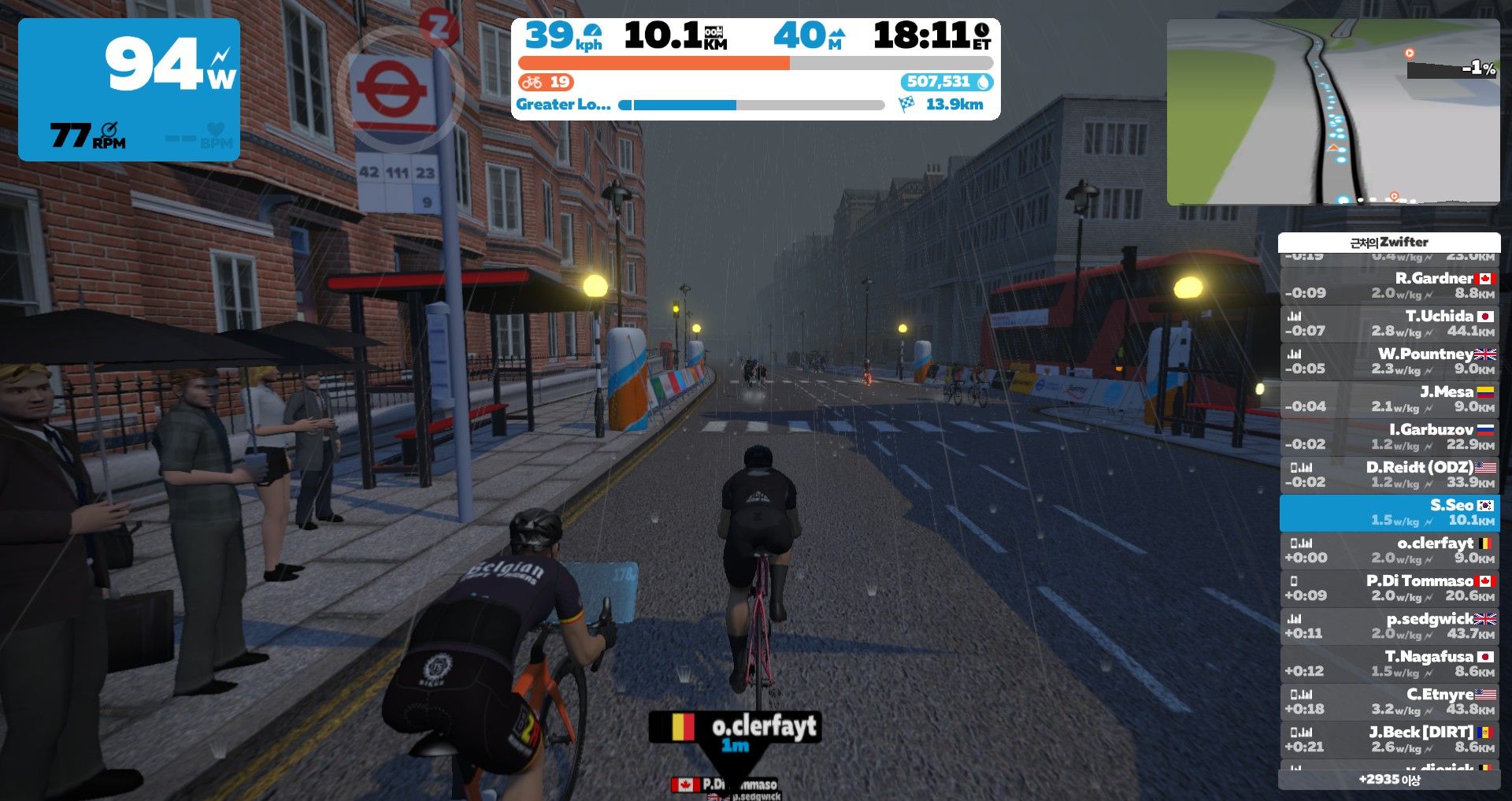Choose o.clerfayt's row in the nearby riders list
This screenshot has width=1512, height=801.
tap(1389, 550)
